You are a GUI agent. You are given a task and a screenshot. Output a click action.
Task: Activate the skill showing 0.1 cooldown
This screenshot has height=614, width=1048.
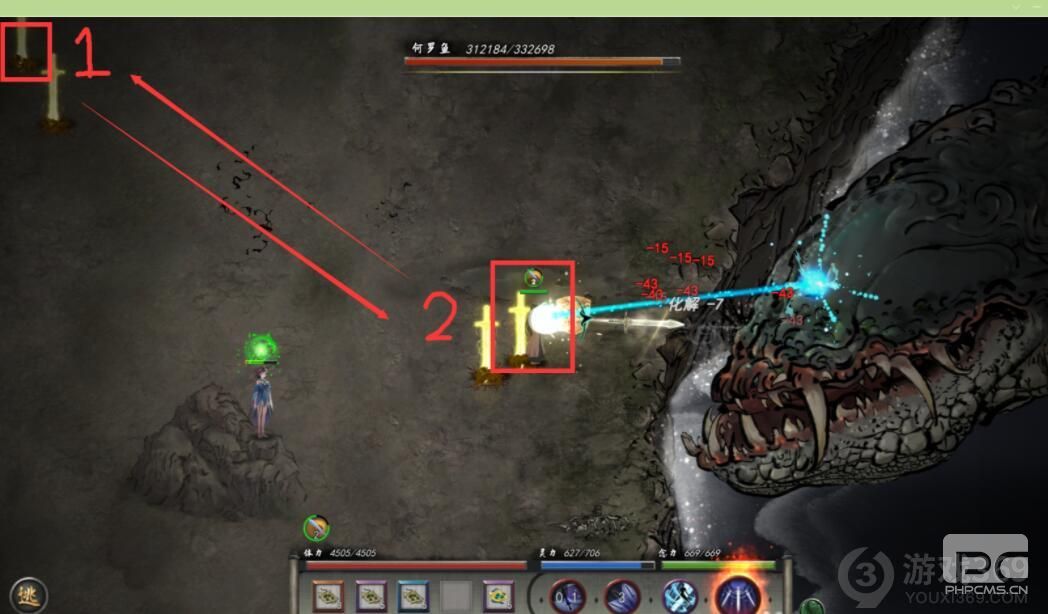(568, 595)
